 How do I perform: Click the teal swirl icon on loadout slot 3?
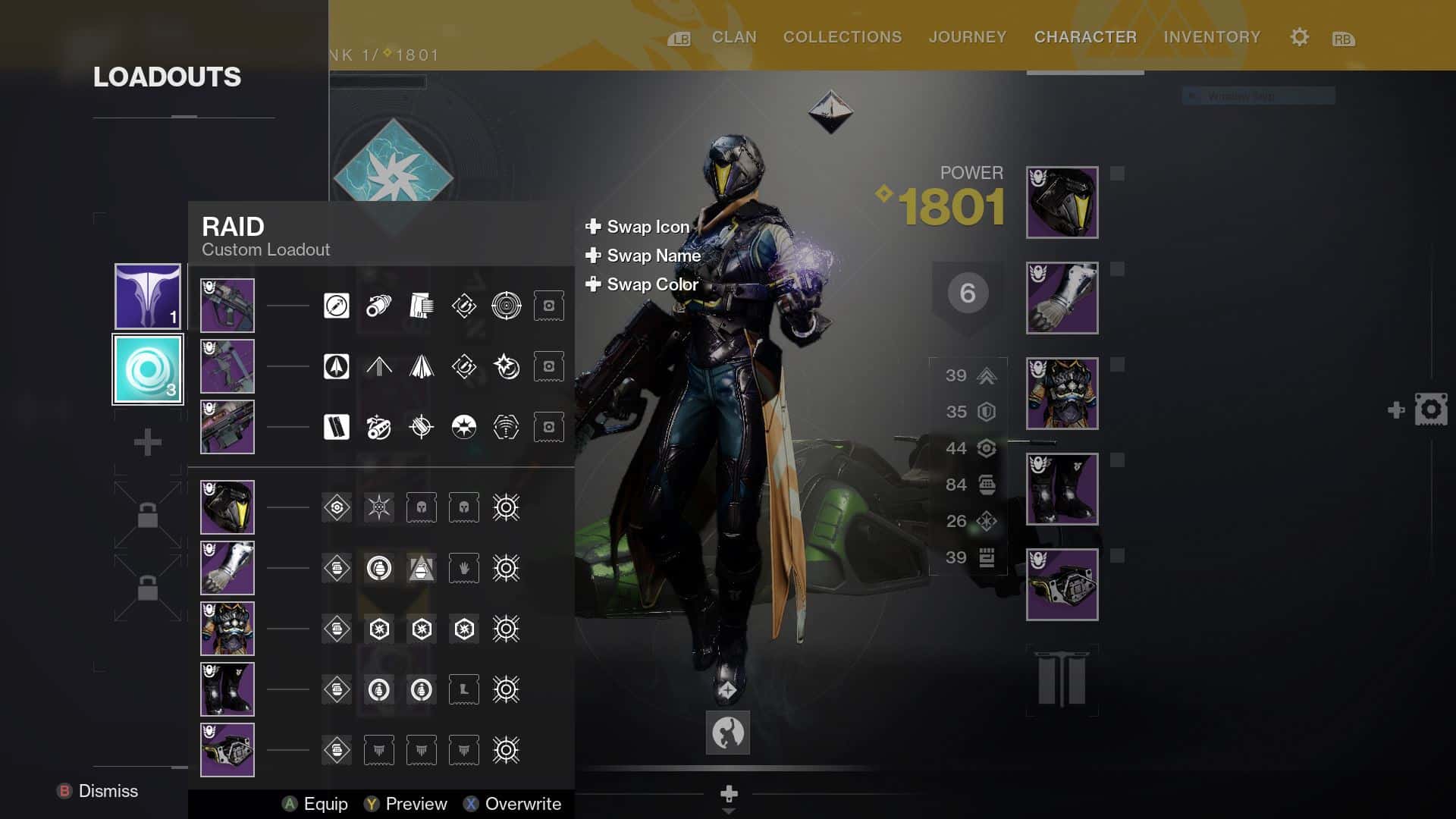point(147,369)
